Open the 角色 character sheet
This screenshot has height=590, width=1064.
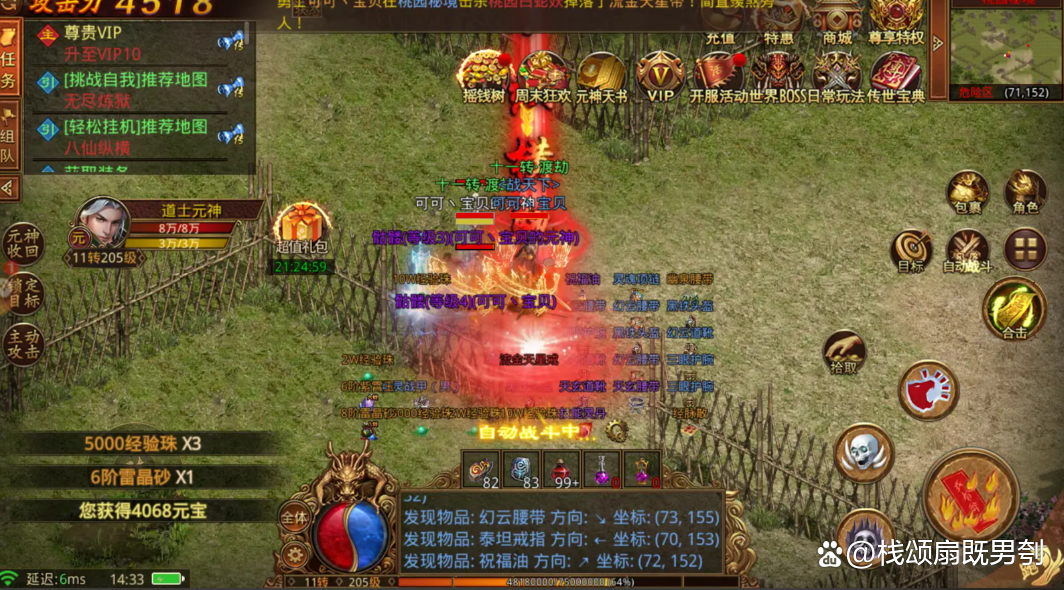pyautogui.click(x=1025, y=190)
